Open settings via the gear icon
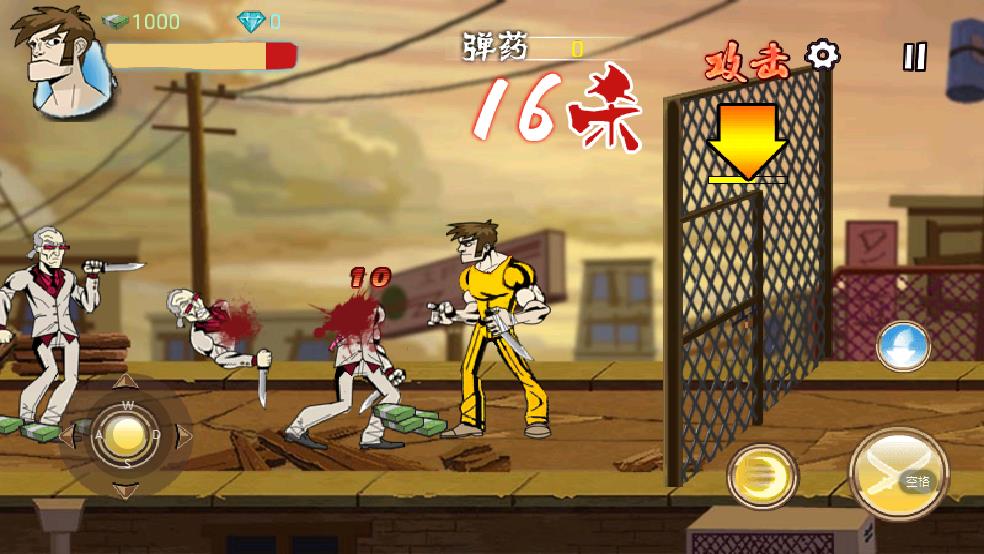Image resolution: width=984 pixels, height=554 pixels. pos(823,55)
